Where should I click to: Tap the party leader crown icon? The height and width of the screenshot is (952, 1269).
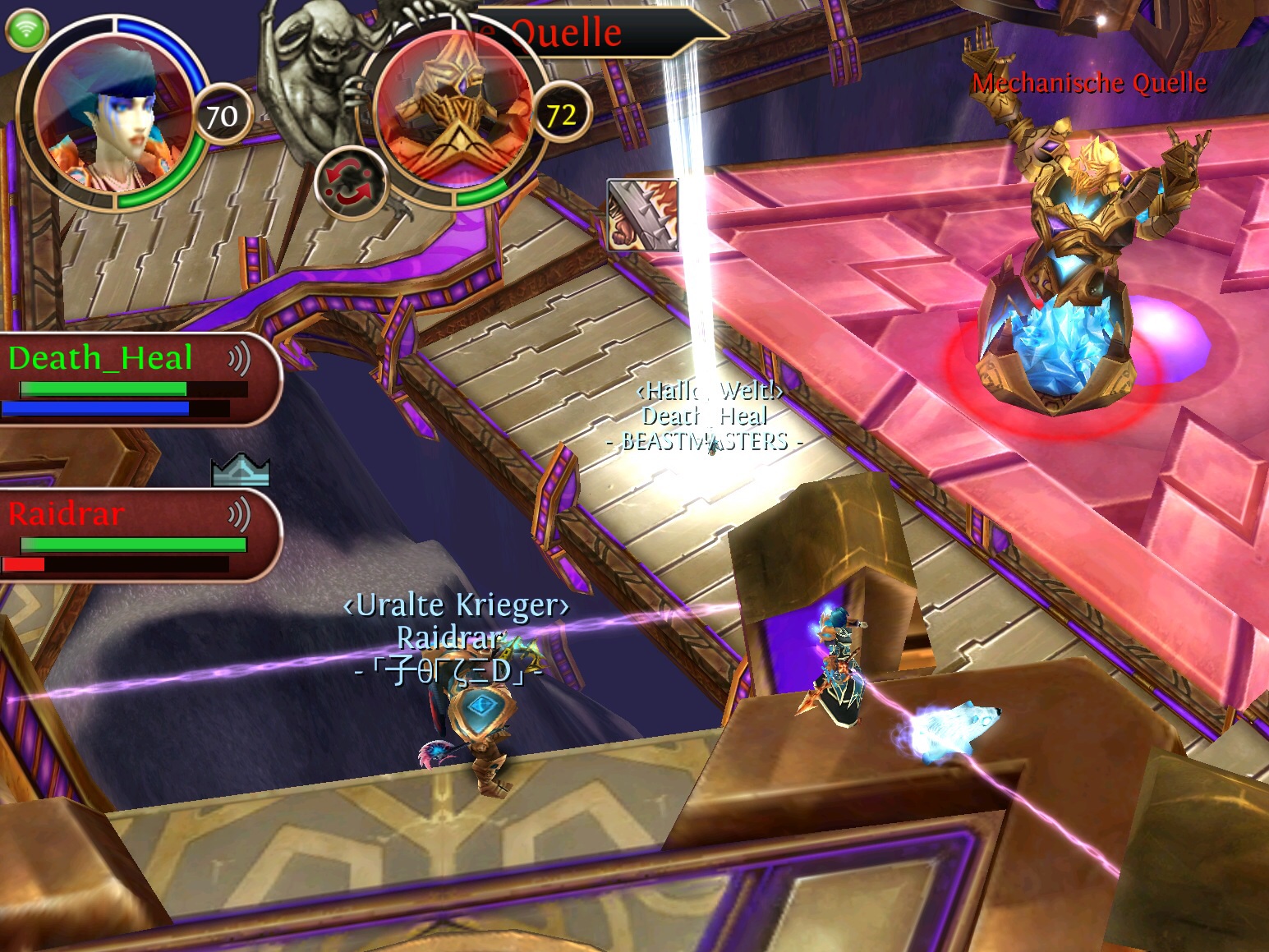click(241, 470)
